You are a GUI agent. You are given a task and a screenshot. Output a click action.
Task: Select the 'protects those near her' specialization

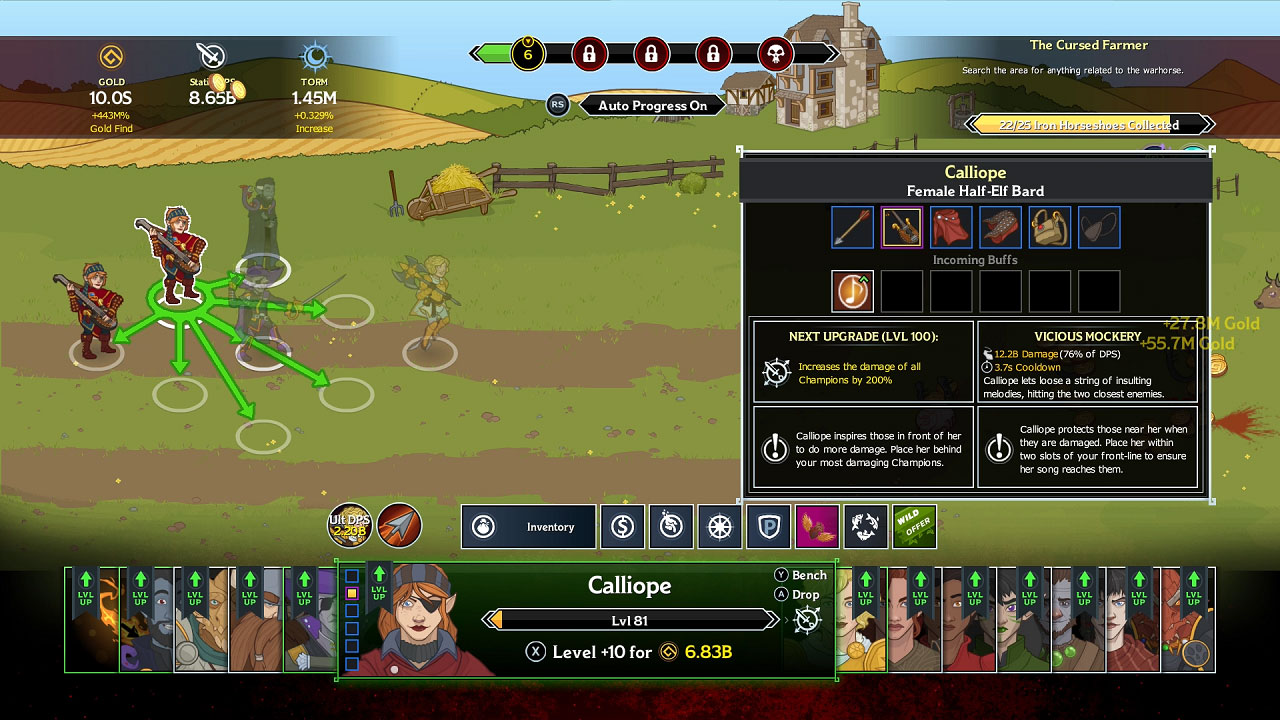point(1088,448)
